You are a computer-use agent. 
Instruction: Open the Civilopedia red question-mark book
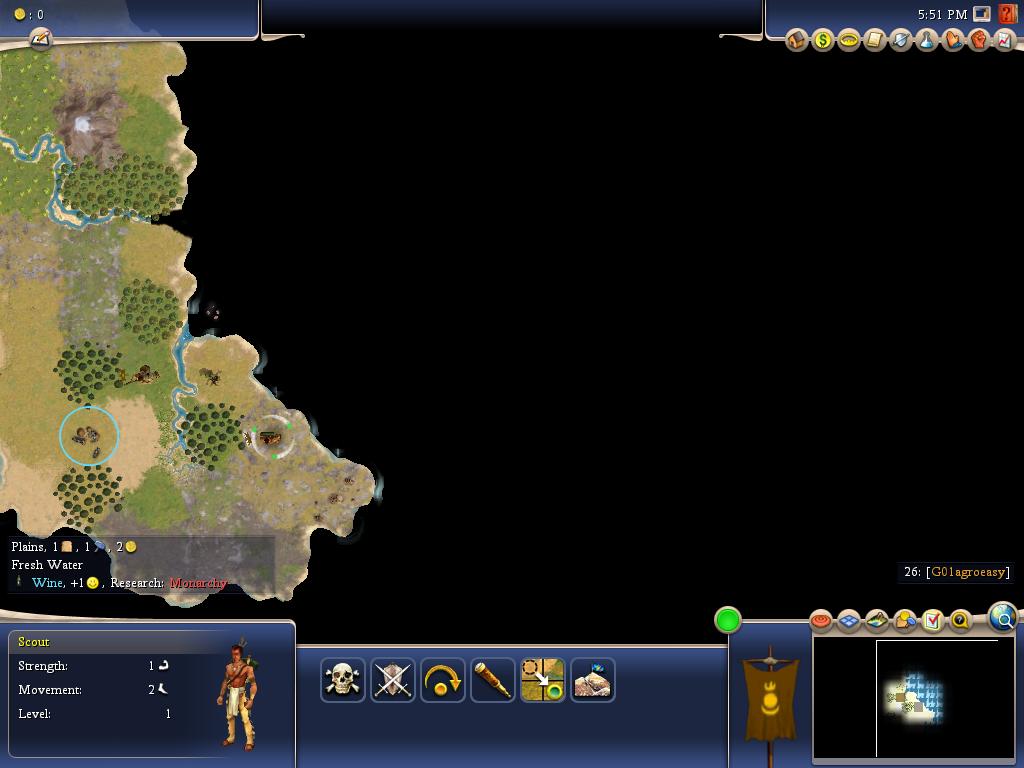pyautogui.click(x=1007, y=14)
